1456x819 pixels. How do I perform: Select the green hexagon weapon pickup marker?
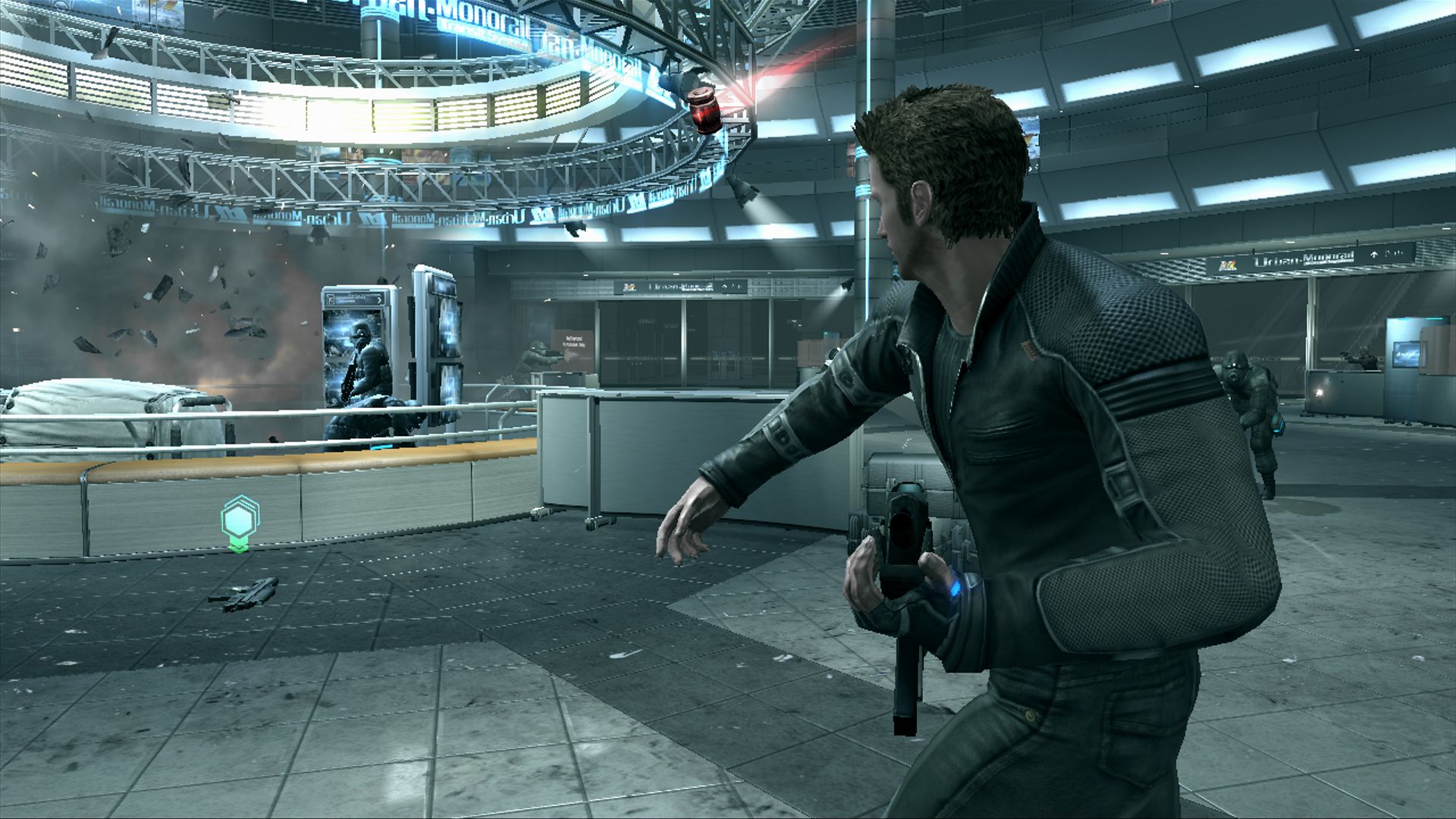click(x=240, y=520)
